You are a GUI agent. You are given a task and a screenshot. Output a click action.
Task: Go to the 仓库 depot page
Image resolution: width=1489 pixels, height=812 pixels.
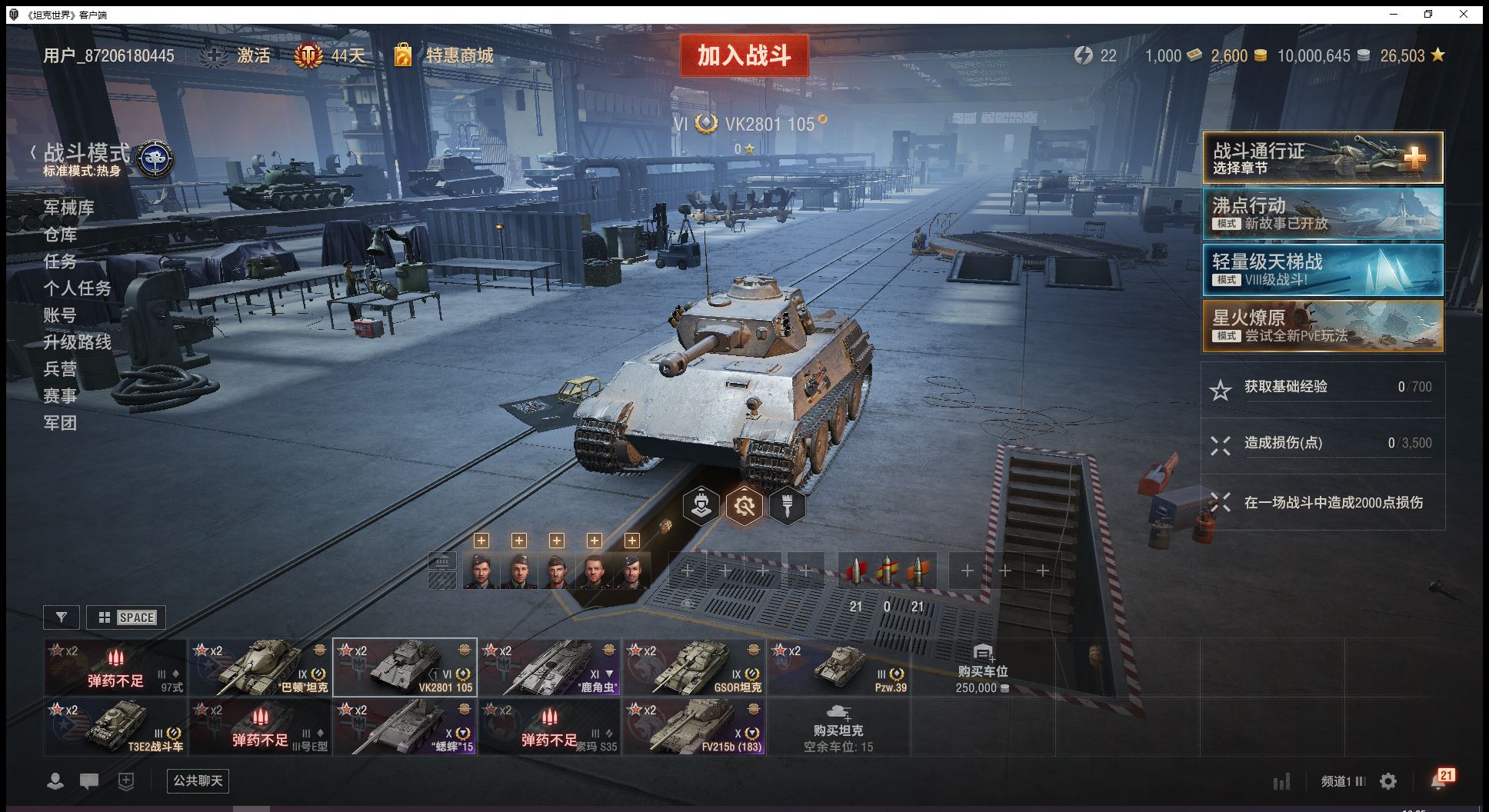coord(60,235)
